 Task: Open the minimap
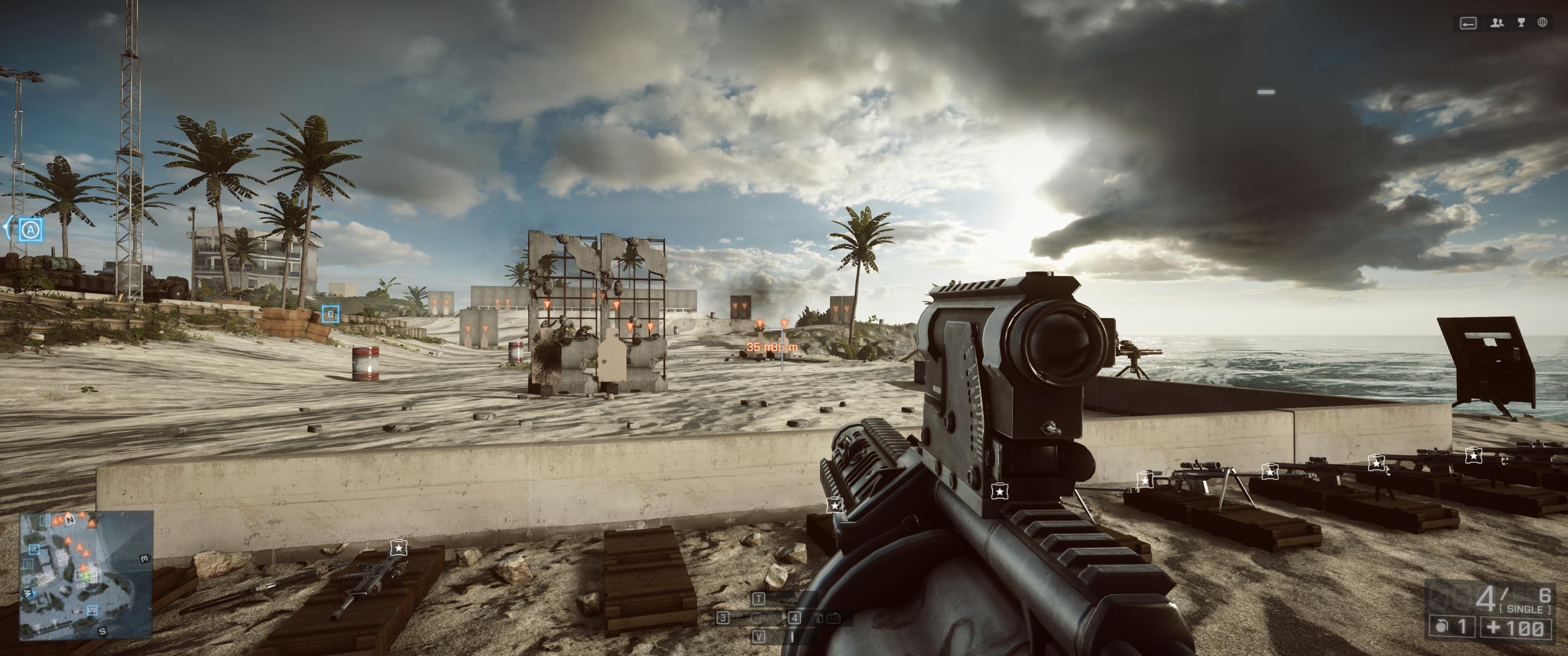coord(86,574)
